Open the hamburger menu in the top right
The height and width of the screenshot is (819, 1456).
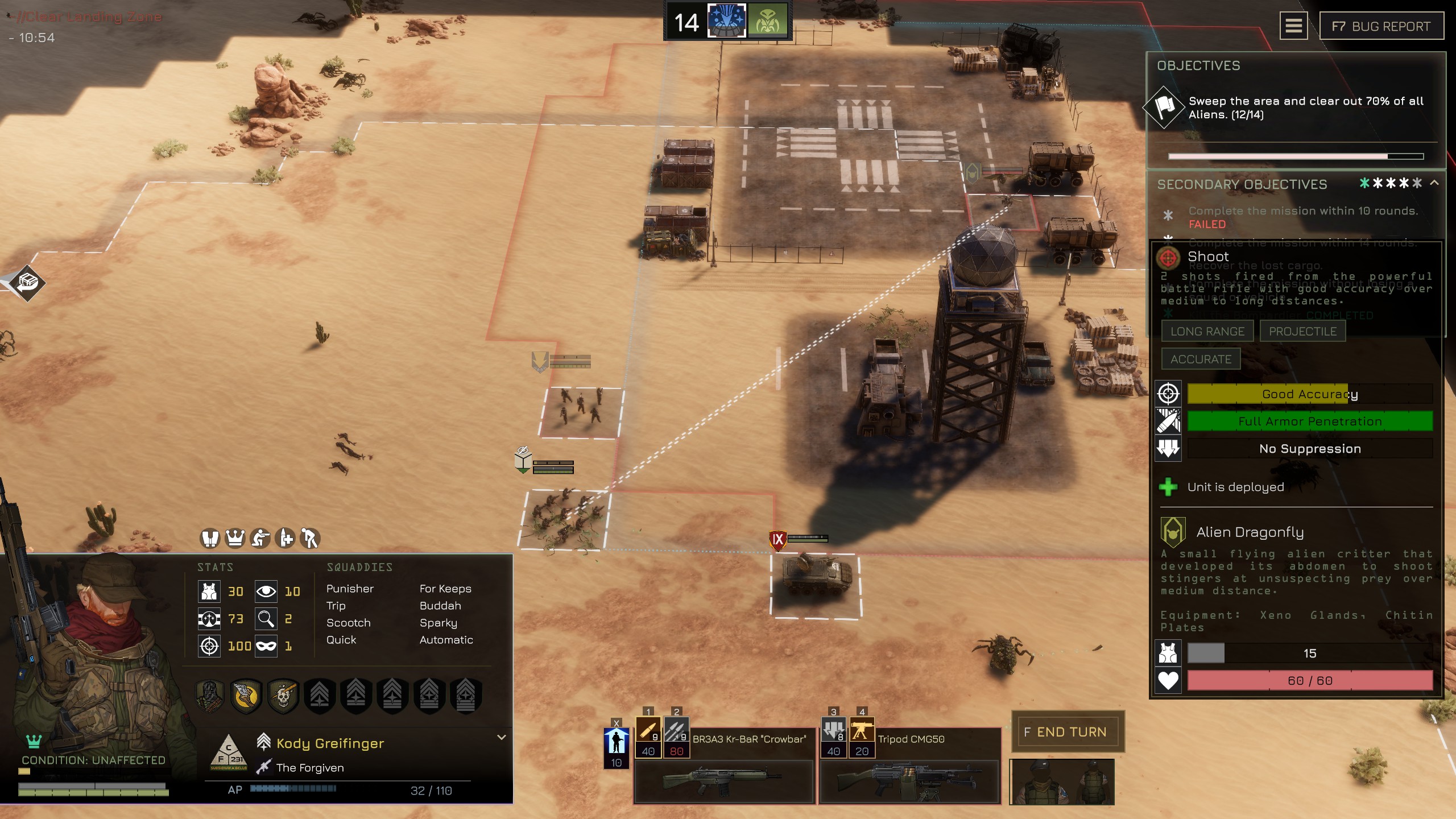point(1294,26)
